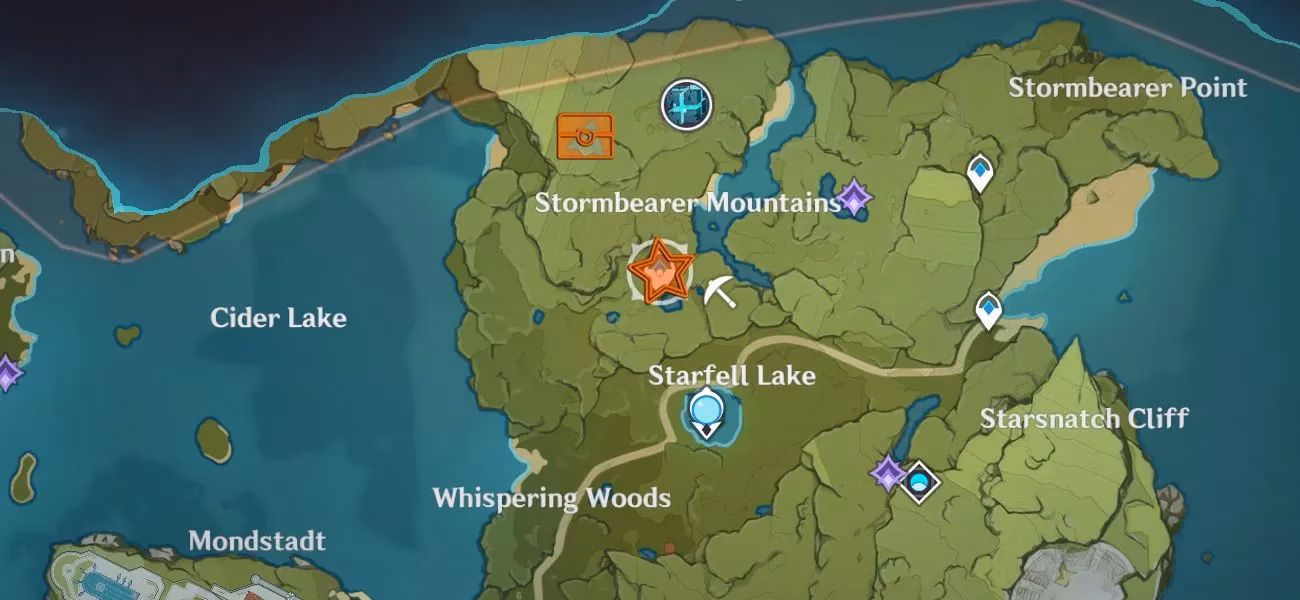Select the diamond-framed marker west of Starsnatch Cliff
The height and width of the screenshot is (600, 1300).
coord(919,481)
